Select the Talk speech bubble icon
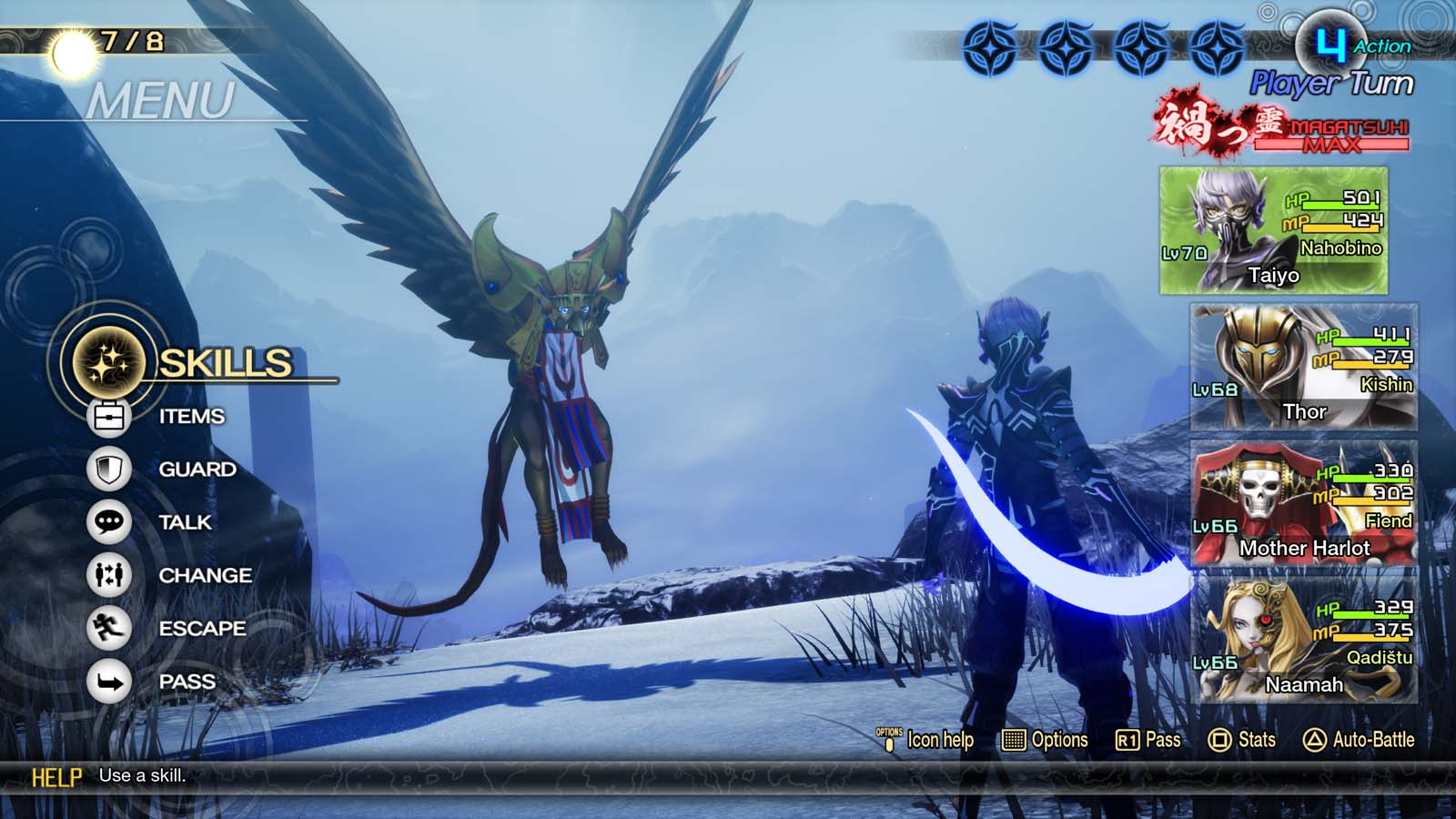1456x819 pixels. coord(108,522)
